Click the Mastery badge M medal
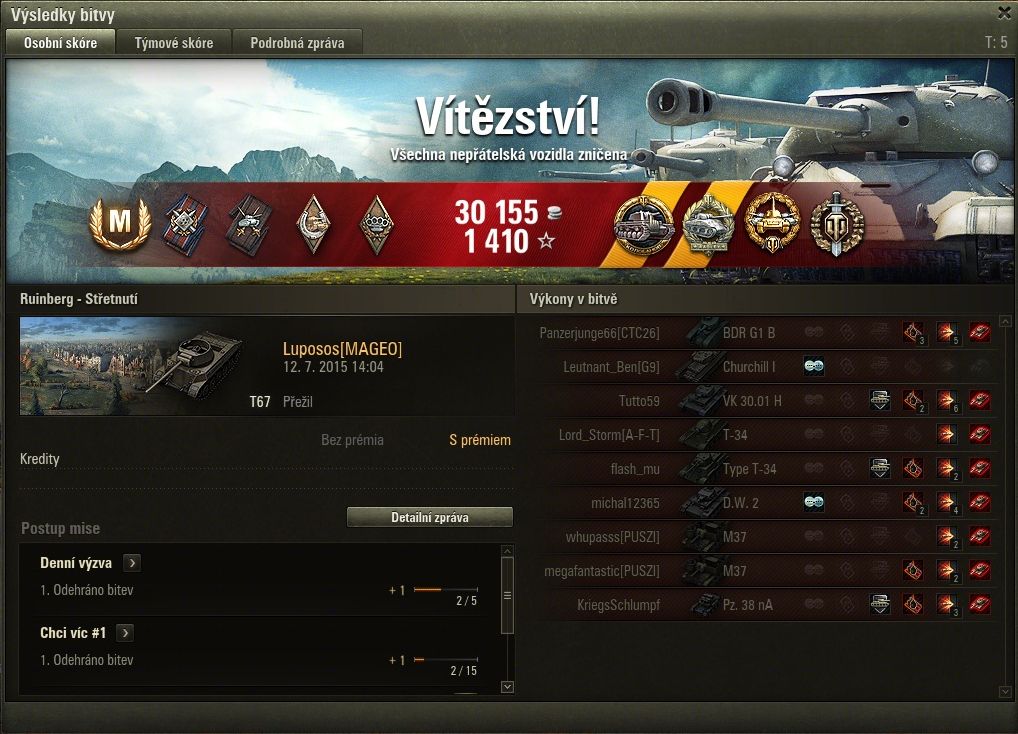 [x=119, y=225]
